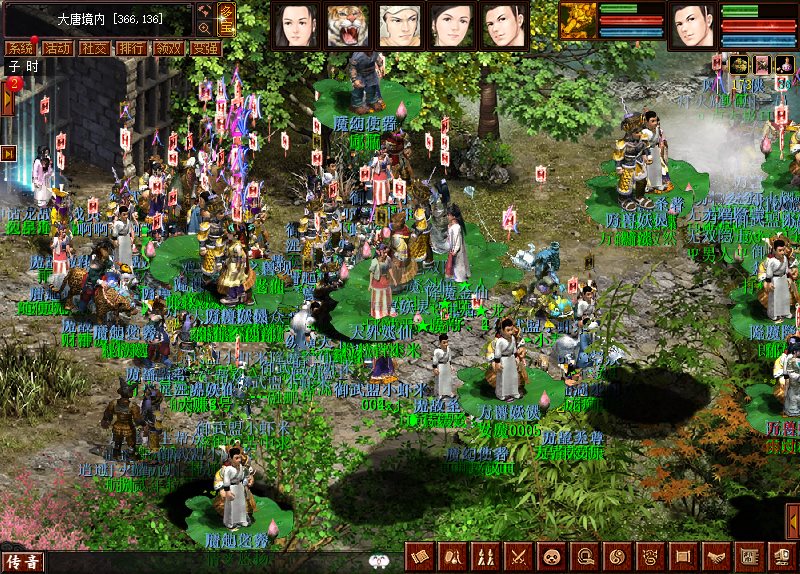Open the yin-yang icon in the bottom bar

pos(617,556)
